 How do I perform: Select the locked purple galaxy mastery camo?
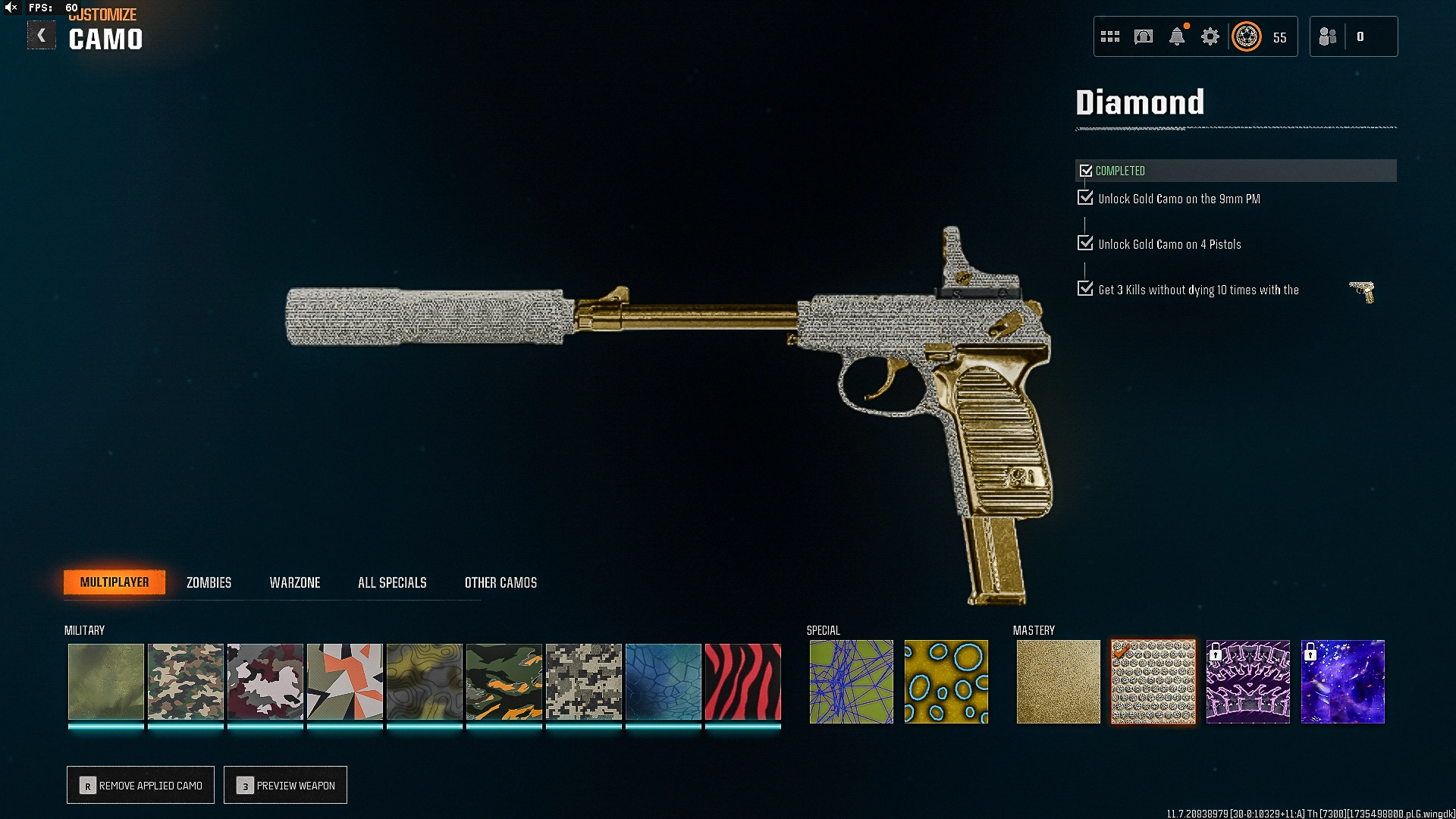1342,681
